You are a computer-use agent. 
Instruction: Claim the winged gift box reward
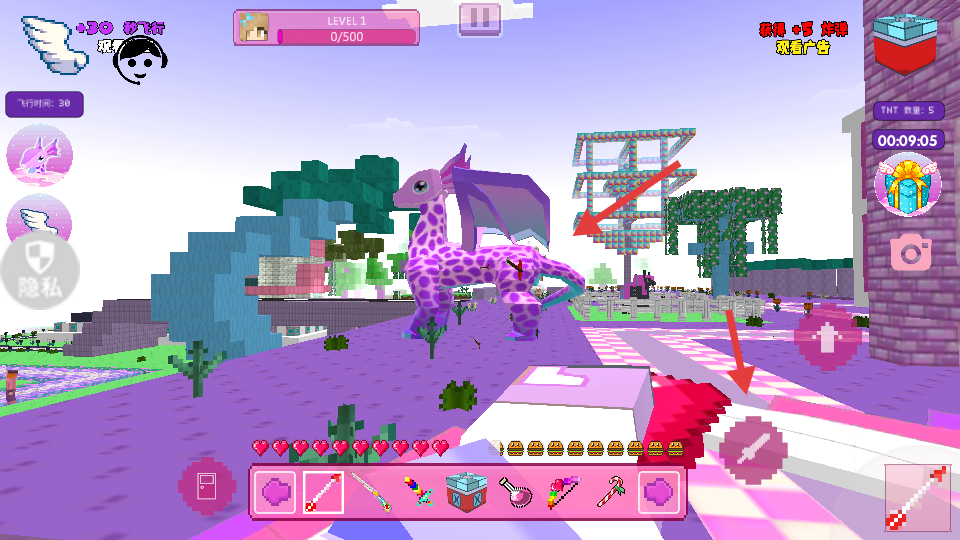coord(906,185)
